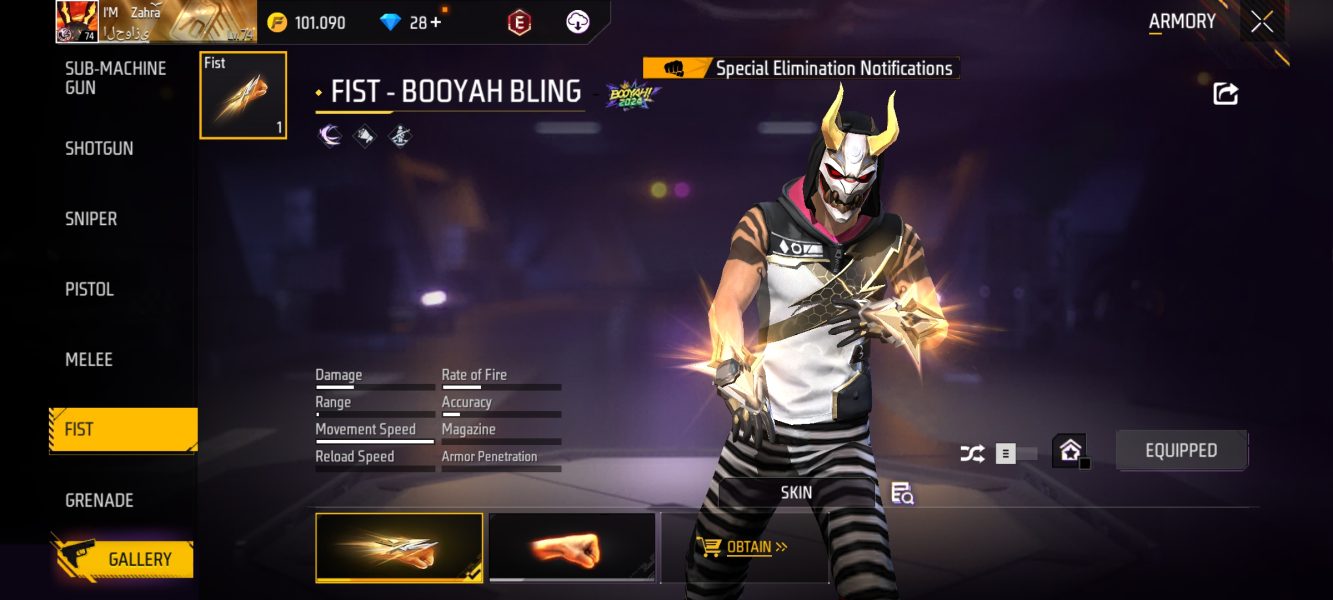Show the Pistol category
Image resolution: width=1333 pixels, height=600 pixels.
point(90,289)
